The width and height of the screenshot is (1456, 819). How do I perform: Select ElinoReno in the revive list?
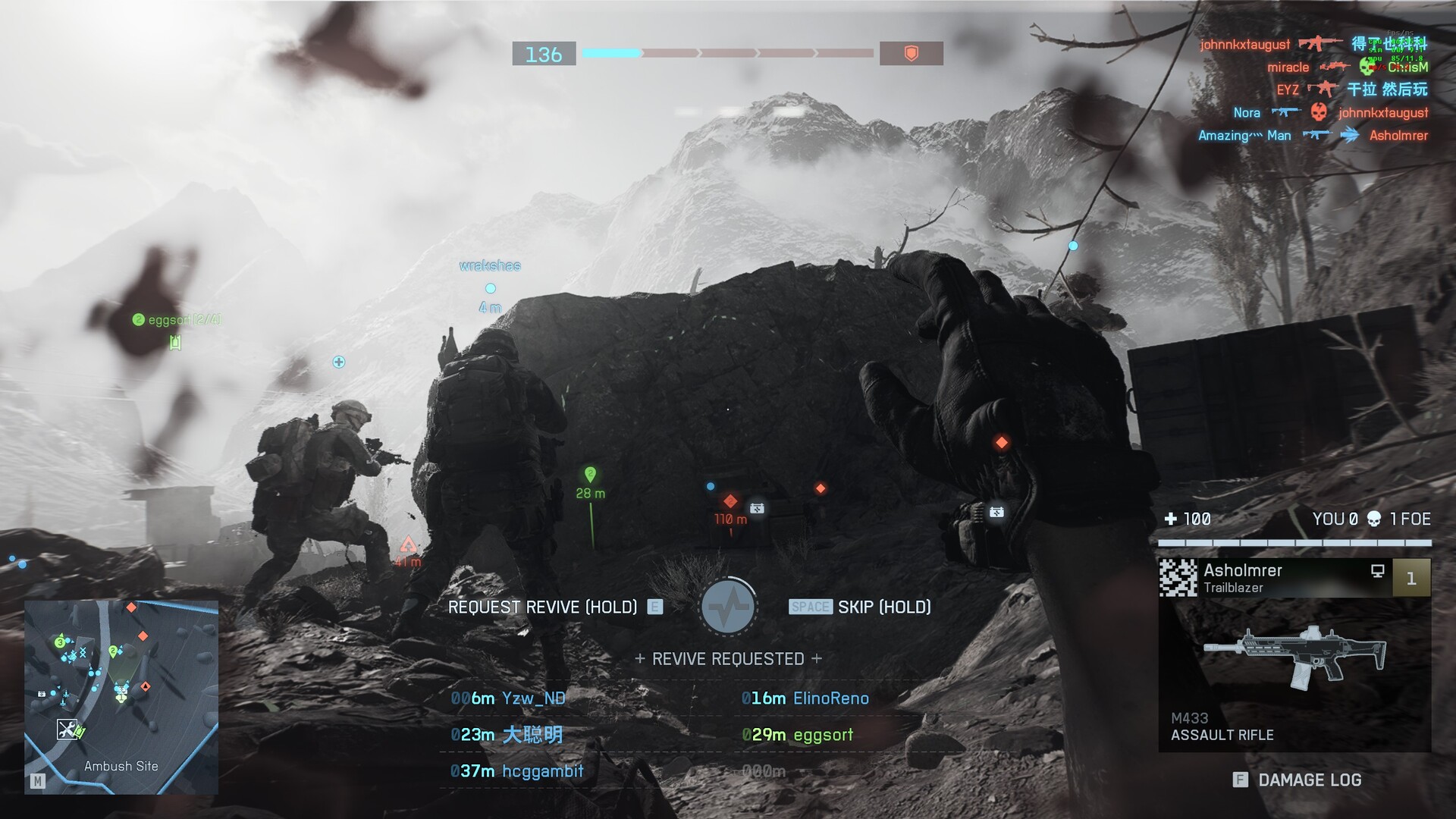coord(806,698)
